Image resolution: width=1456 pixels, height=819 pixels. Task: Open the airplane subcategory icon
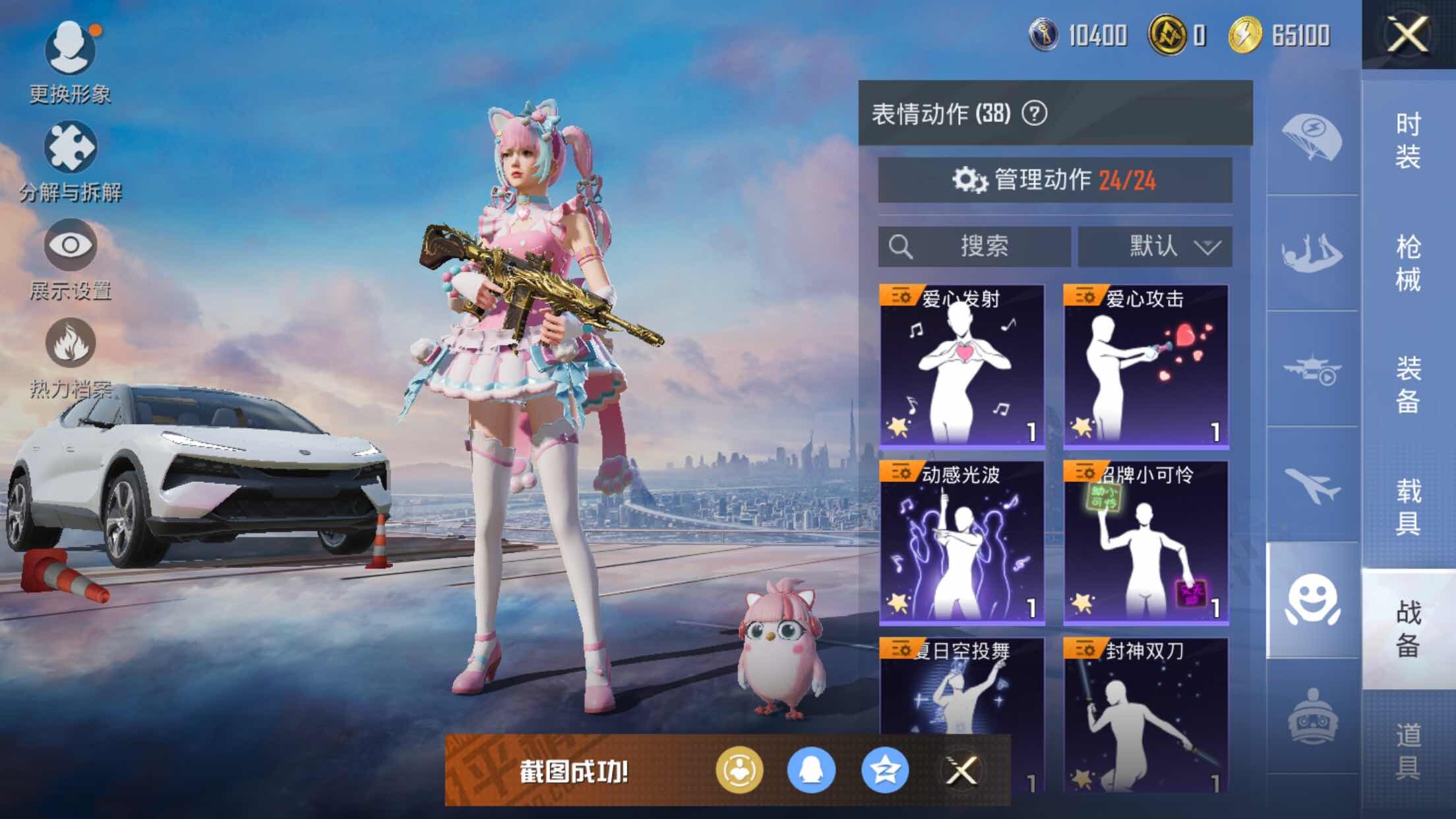click(1312, 485)
